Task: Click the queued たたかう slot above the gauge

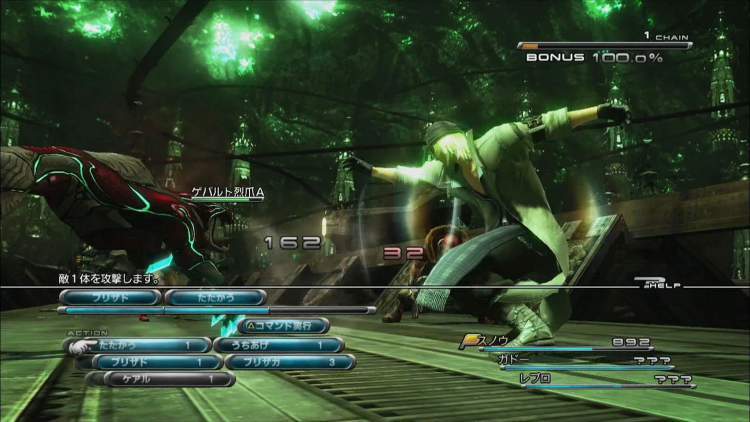Action: pyautogui.click(x=215, y=297)
